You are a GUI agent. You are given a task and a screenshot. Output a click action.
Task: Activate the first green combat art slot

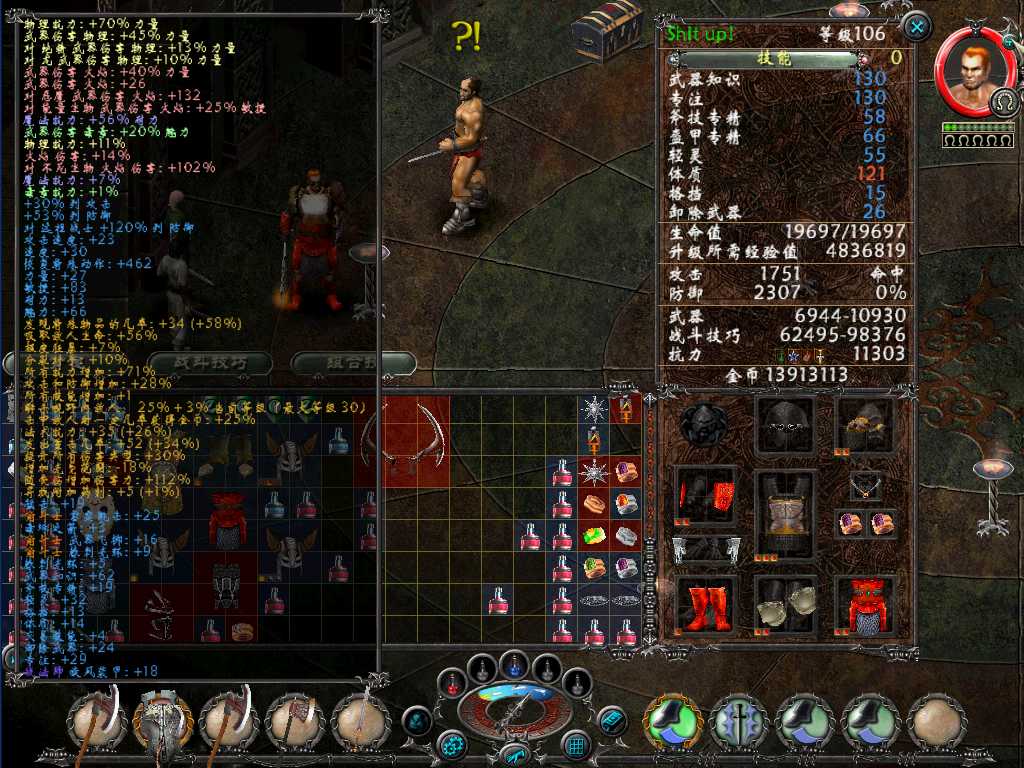(x=672, y=722)
